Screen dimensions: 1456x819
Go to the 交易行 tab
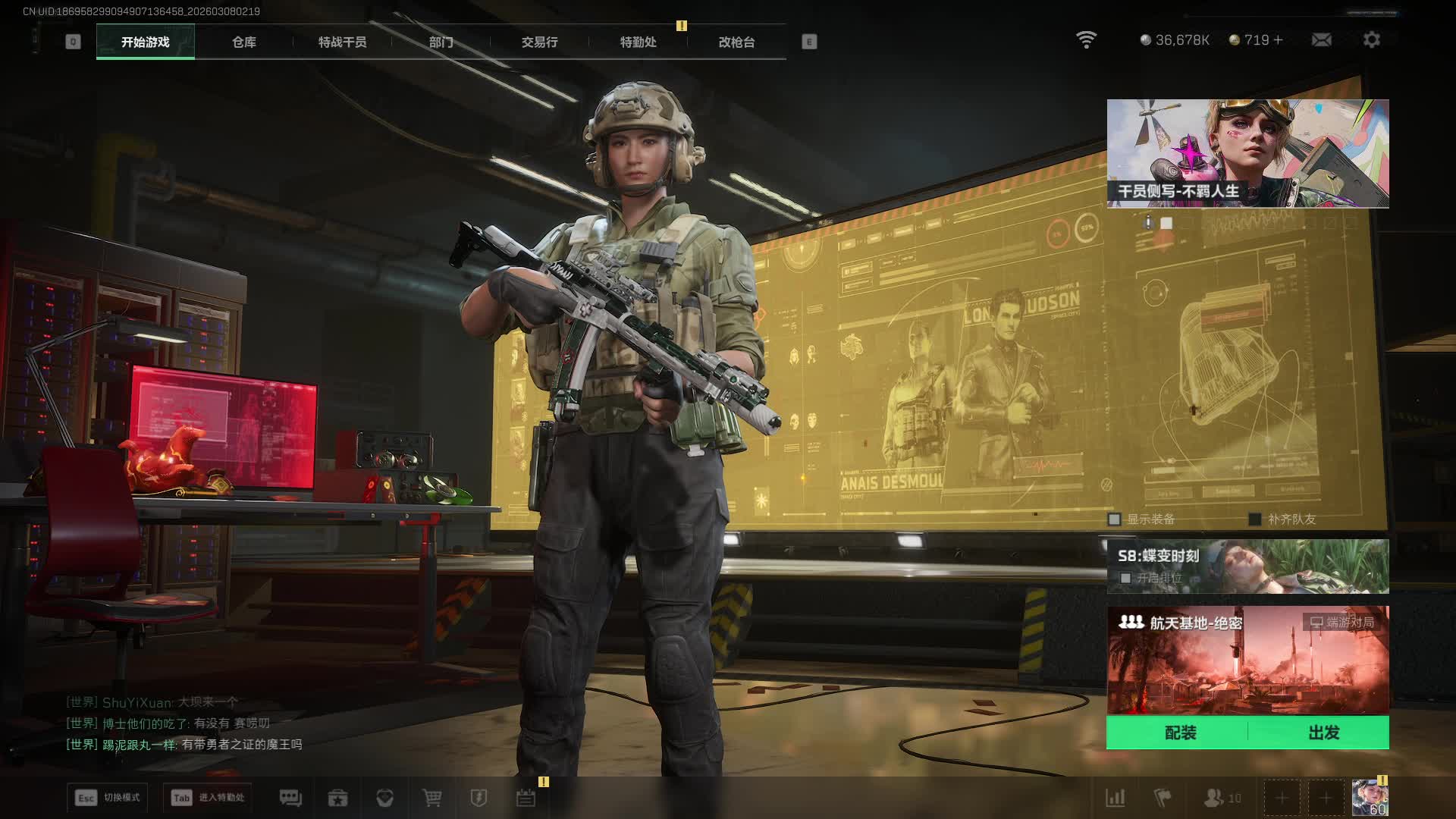(x=539, y=42)
